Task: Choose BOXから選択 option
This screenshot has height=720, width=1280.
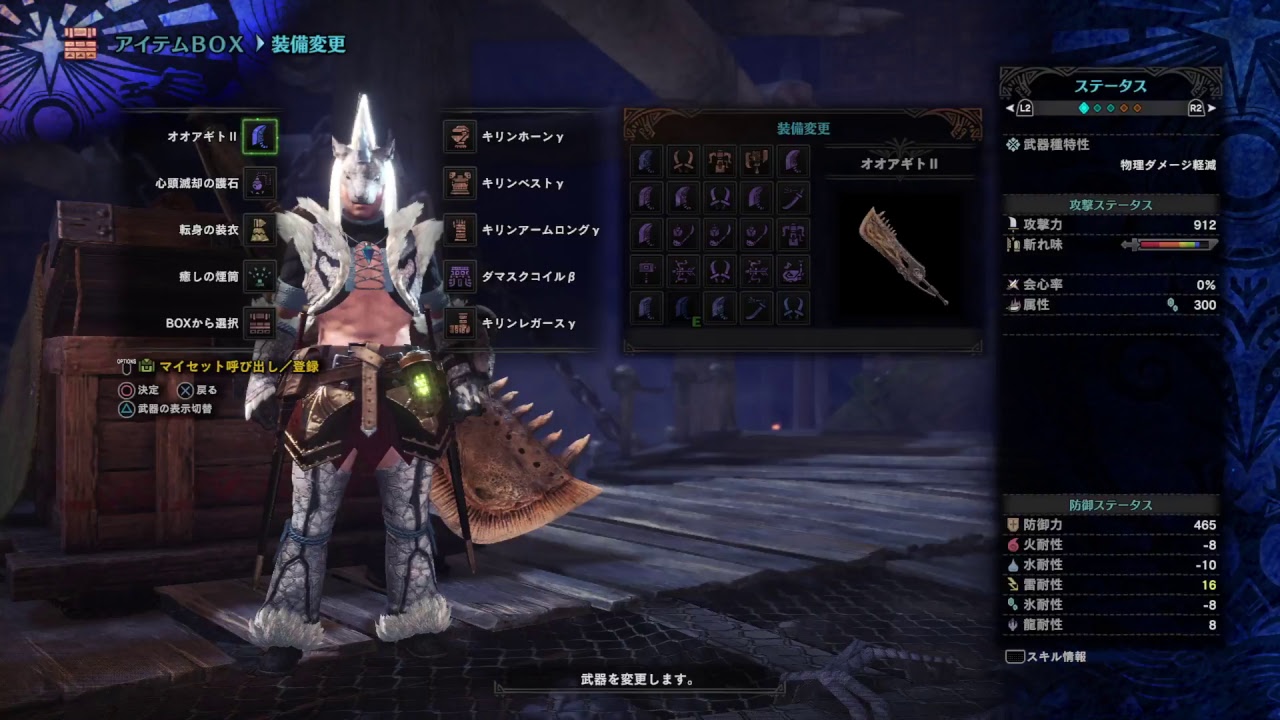Action: [260, 324]
